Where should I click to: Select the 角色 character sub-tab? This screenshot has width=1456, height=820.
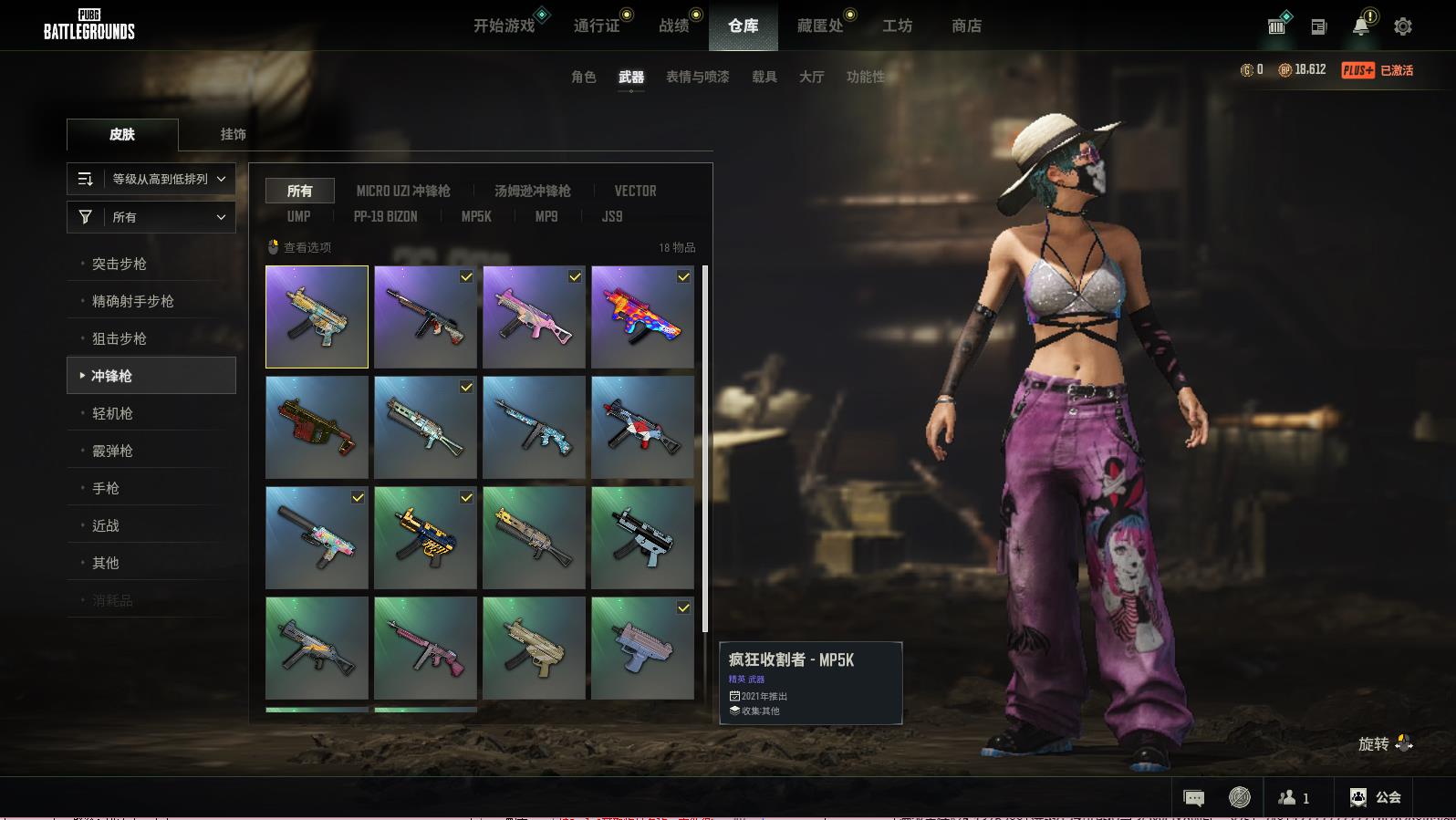point(583,77)
